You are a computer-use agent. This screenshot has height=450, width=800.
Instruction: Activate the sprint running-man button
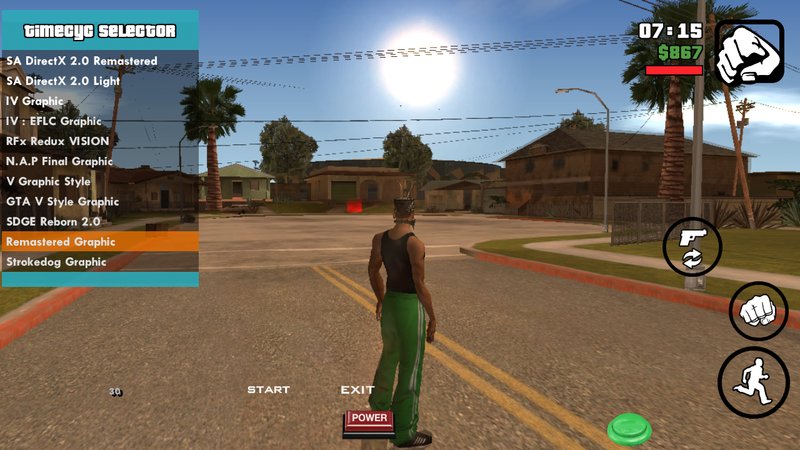[753, 382]
